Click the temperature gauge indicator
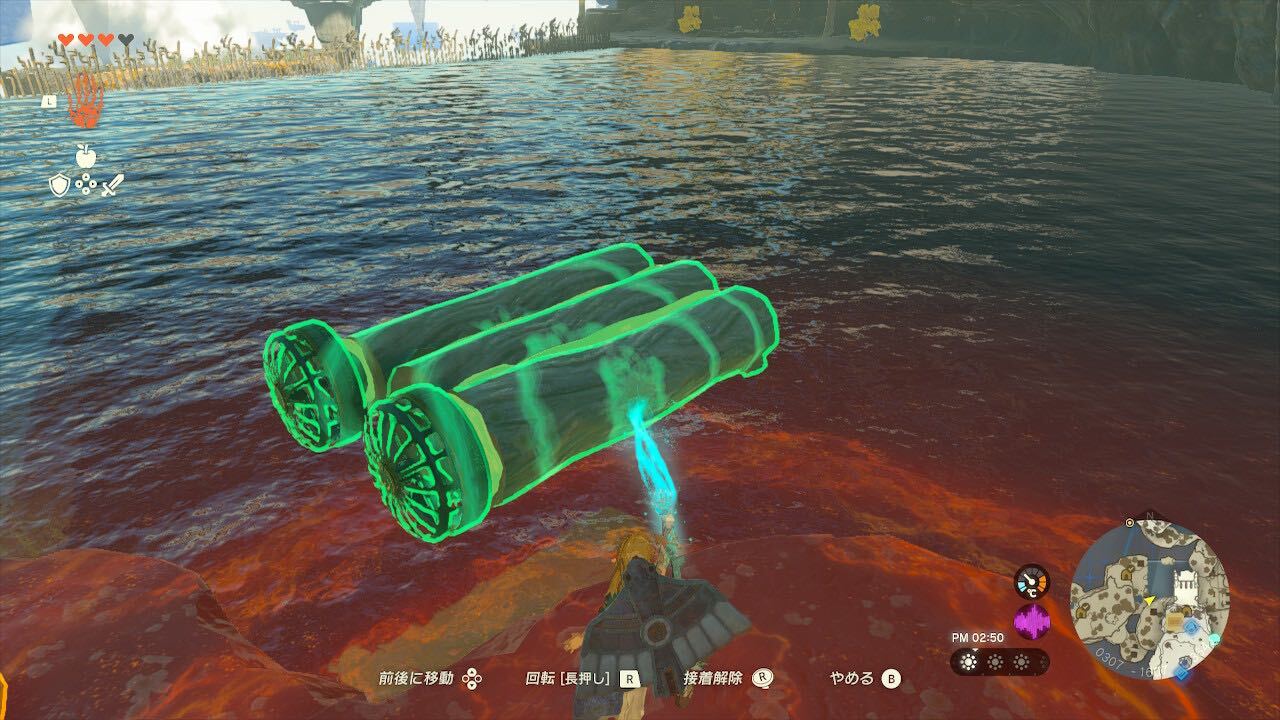The width and height of the screenshot is (1280, 720). (x=1030, y=580)
